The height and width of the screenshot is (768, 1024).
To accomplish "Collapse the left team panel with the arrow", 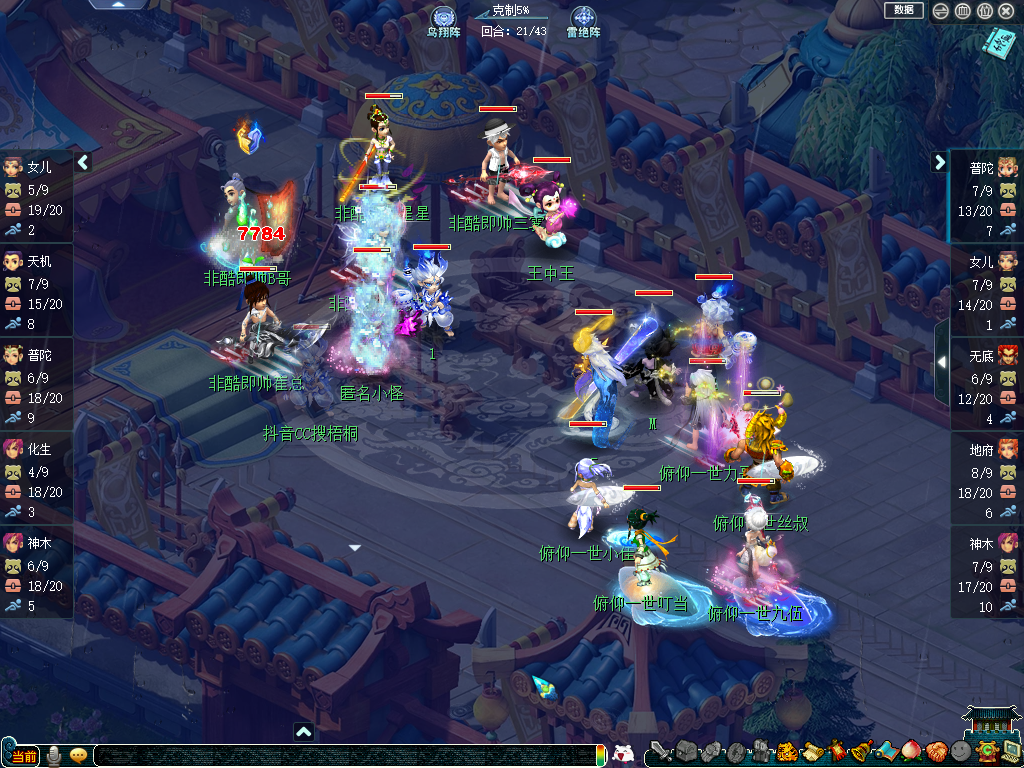I will [x=84, y=162].
